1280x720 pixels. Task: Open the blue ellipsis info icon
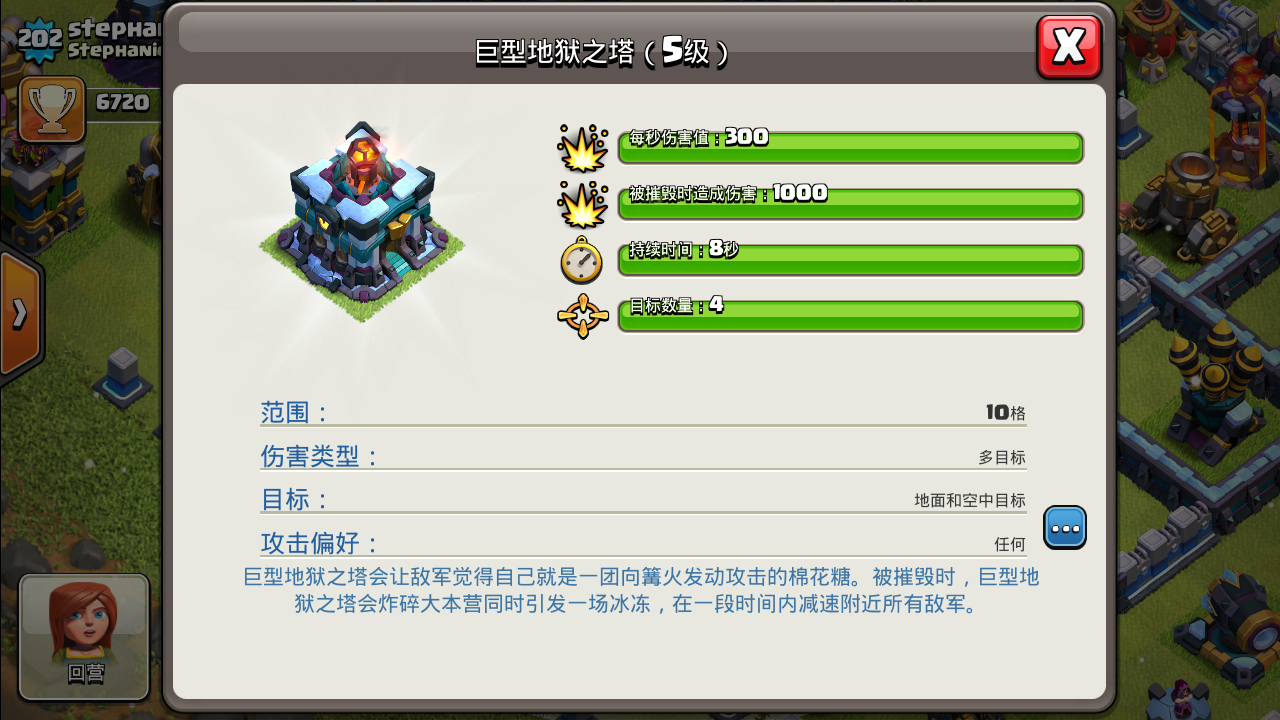pyautogui.click(x=1064, y=527)
